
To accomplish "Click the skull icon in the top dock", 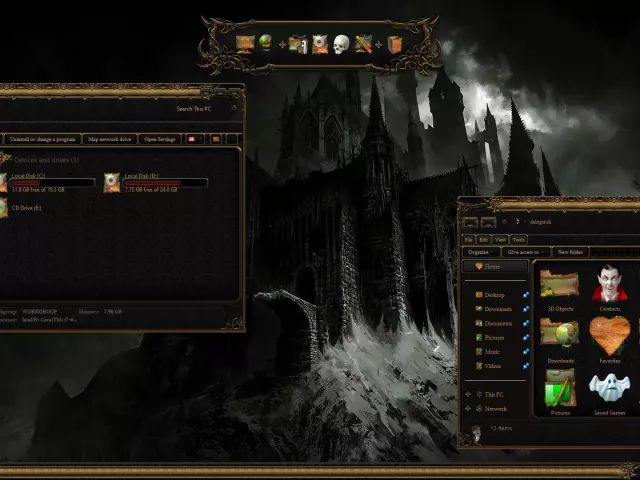I will [342, 44].
